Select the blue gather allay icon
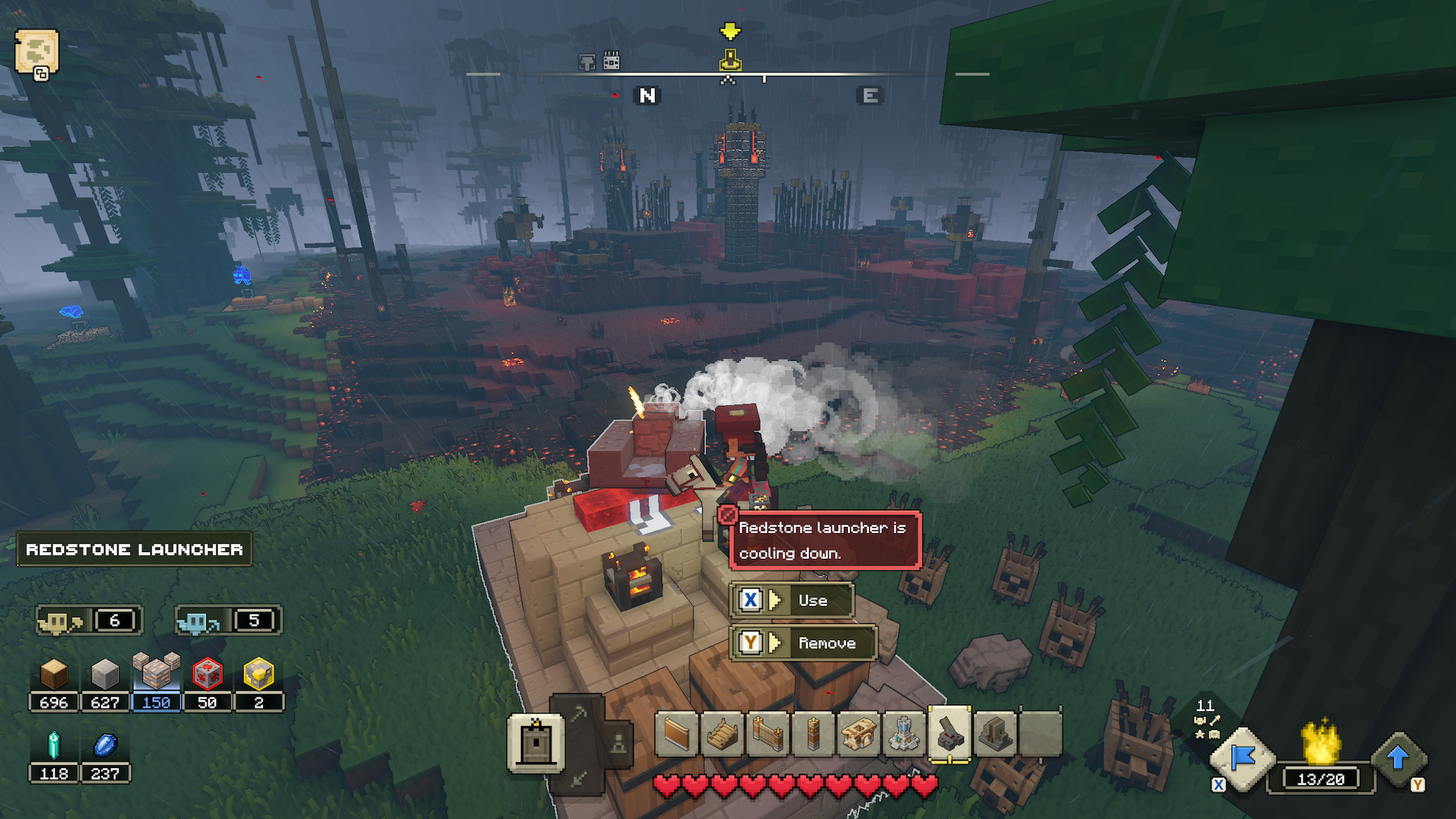This screenshot has width=1456, height=819. [x=197, y=622]
